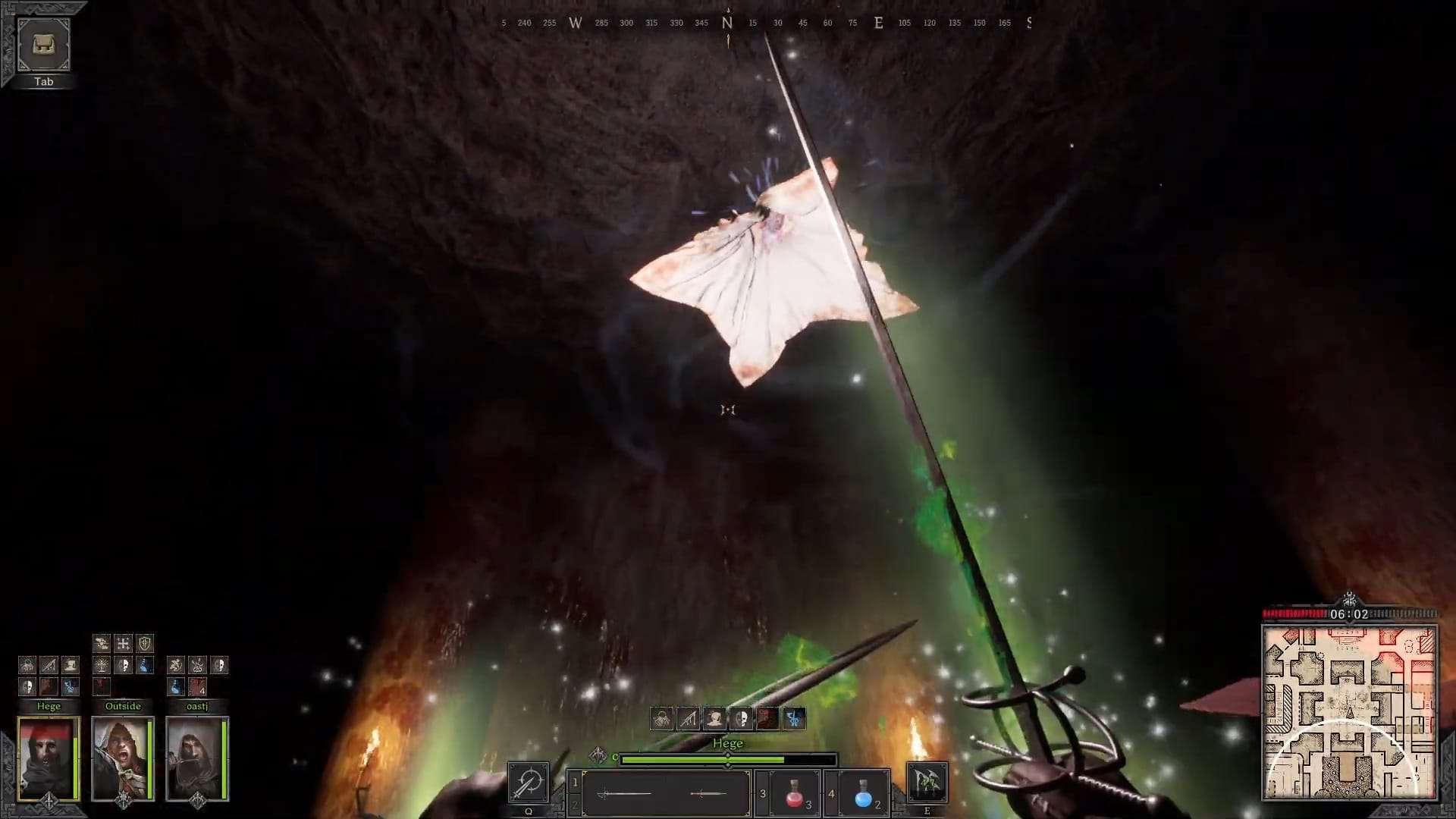The height and width of the screenshot is (819, 1456).
Task: Select the blue potion in hotbar slot 4
Action: tap(861, 792)
